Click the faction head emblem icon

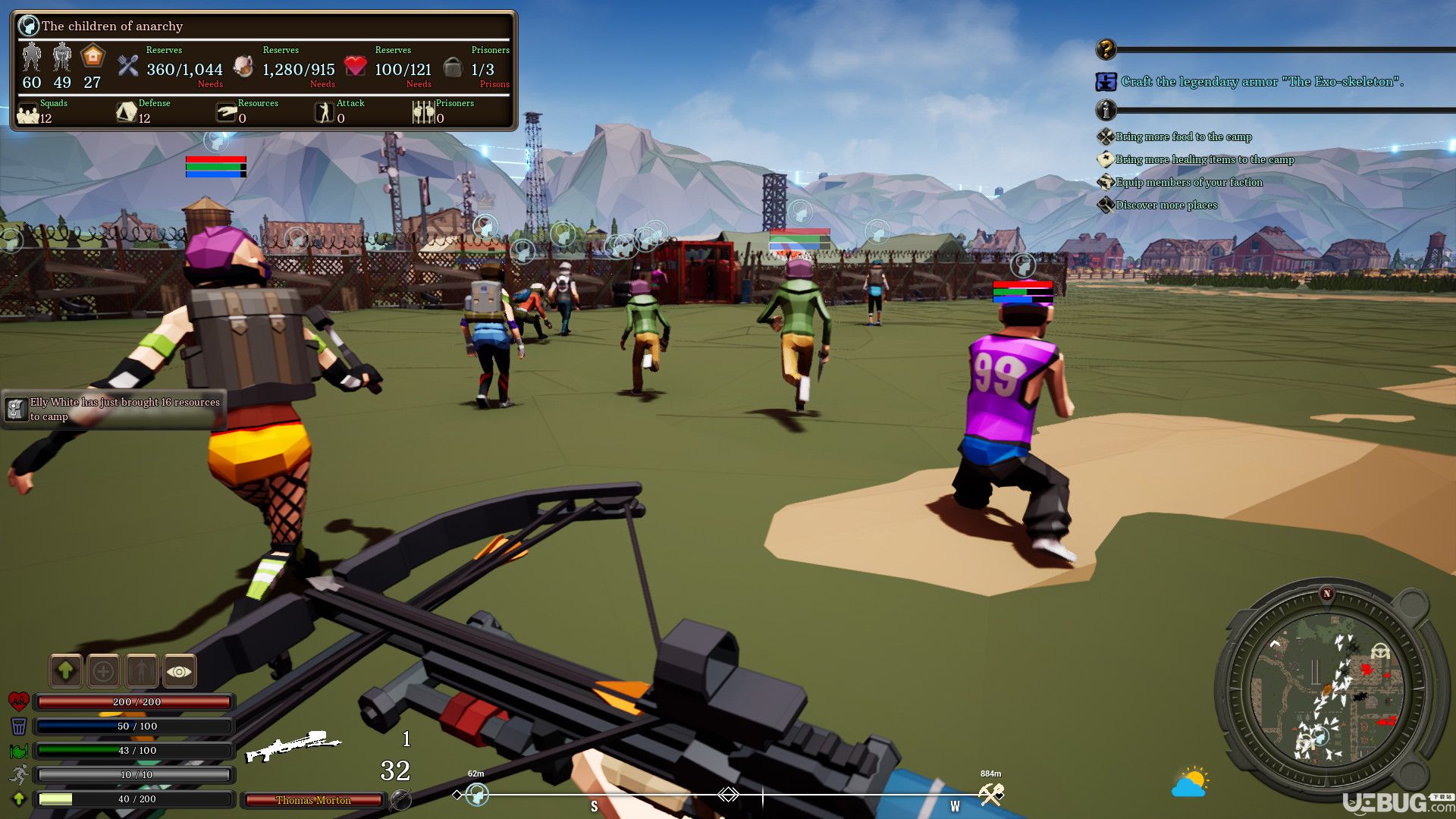(x=29, y=26)
